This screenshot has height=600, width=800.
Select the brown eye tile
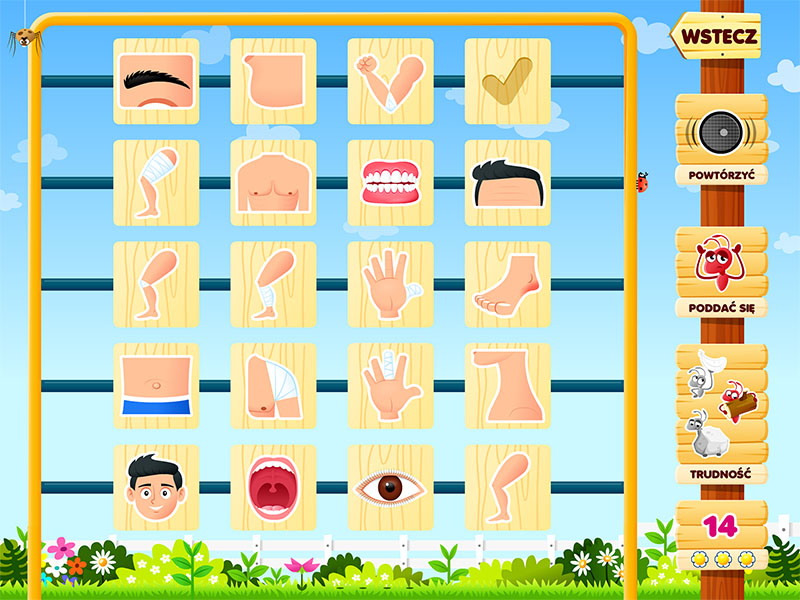[390, 487]
